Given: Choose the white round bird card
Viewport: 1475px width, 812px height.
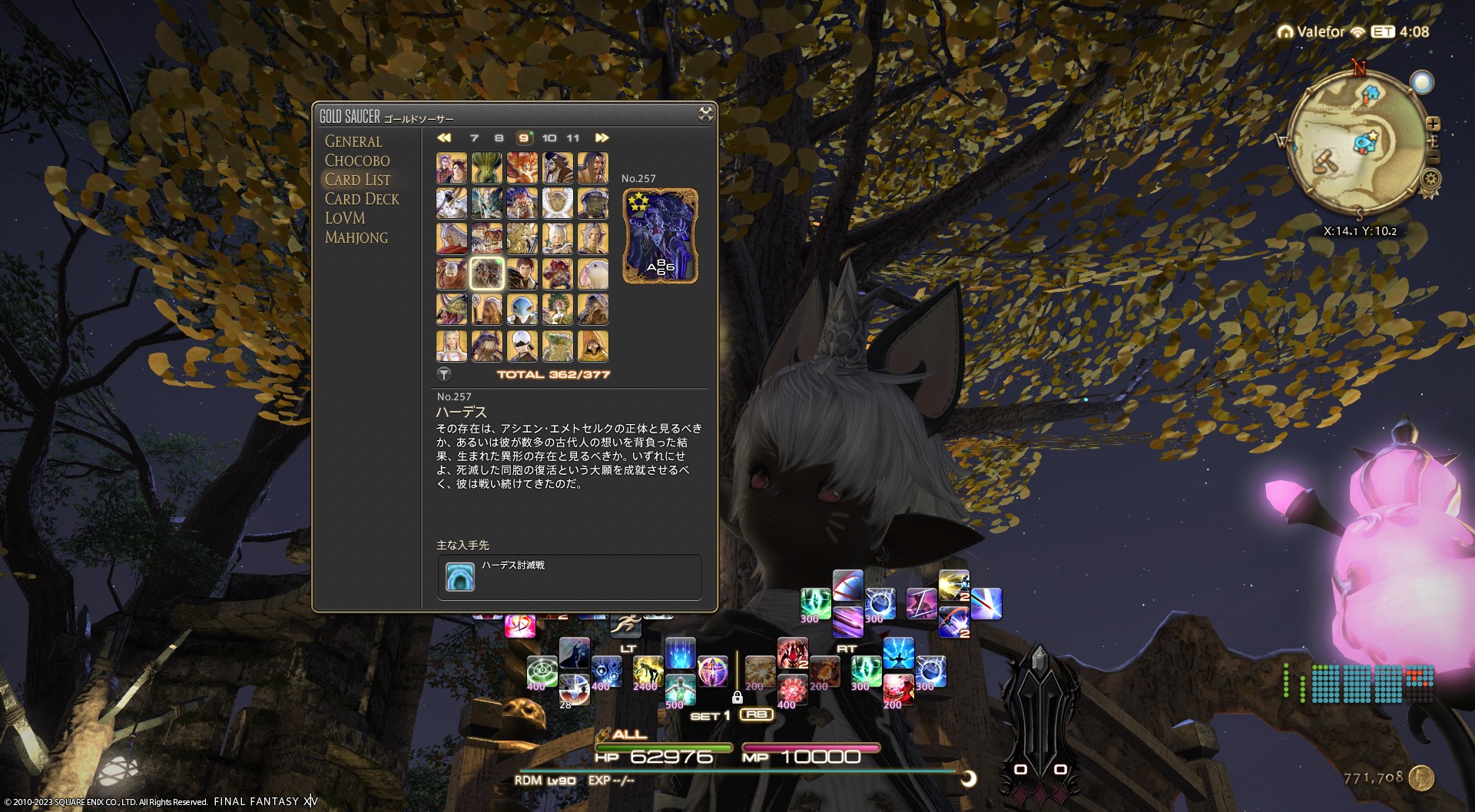Looking at the screenshot, I should pyautogui.click(x=593, y=274).
